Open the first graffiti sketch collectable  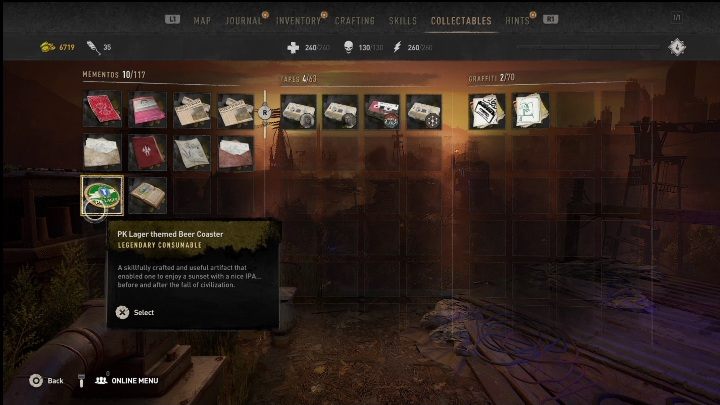(487, 111)
